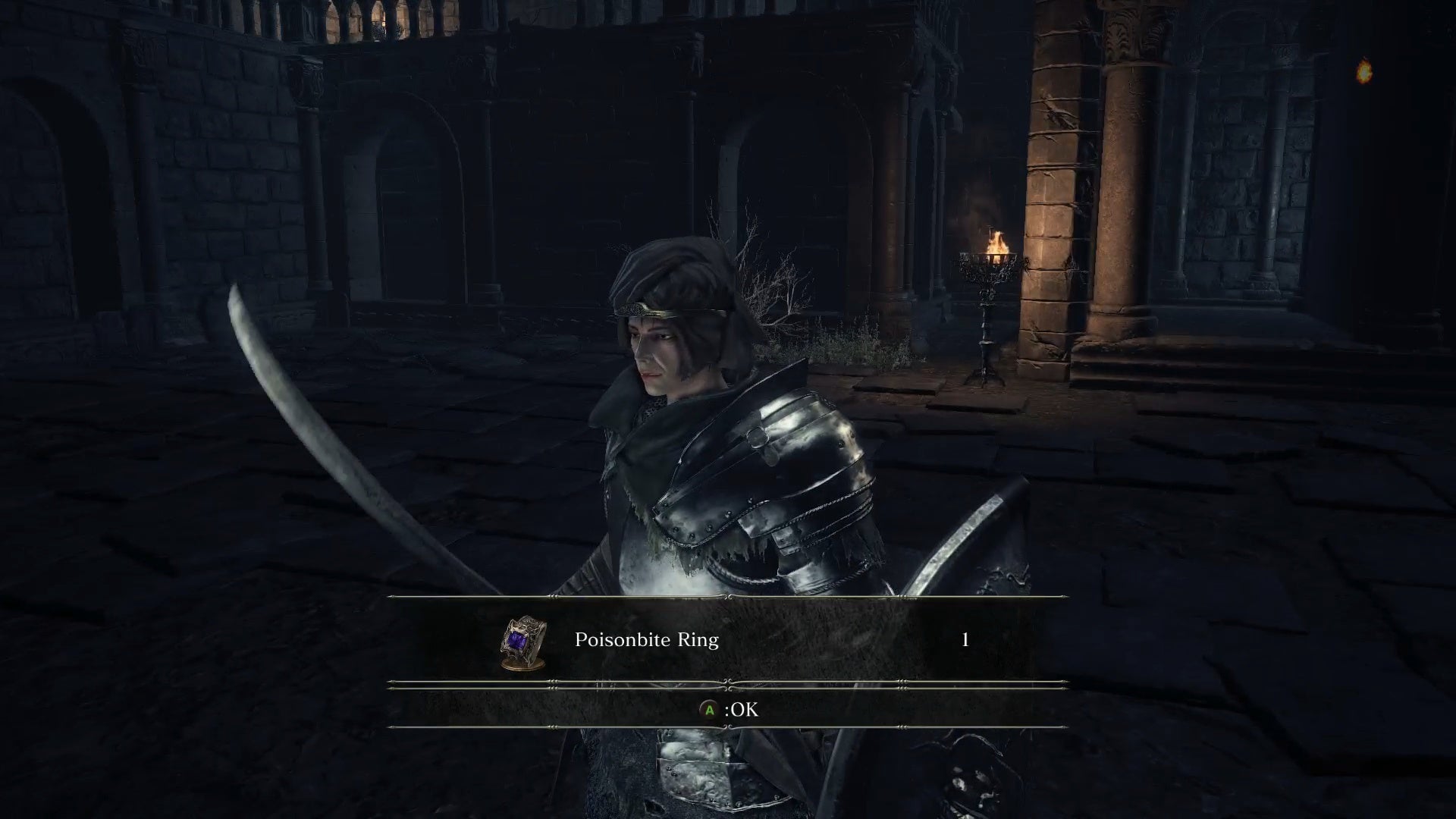This screenshot has height=819, width=1456.
Task: Click the item acquisition dialog panel
Action: (x=728, y=658)
